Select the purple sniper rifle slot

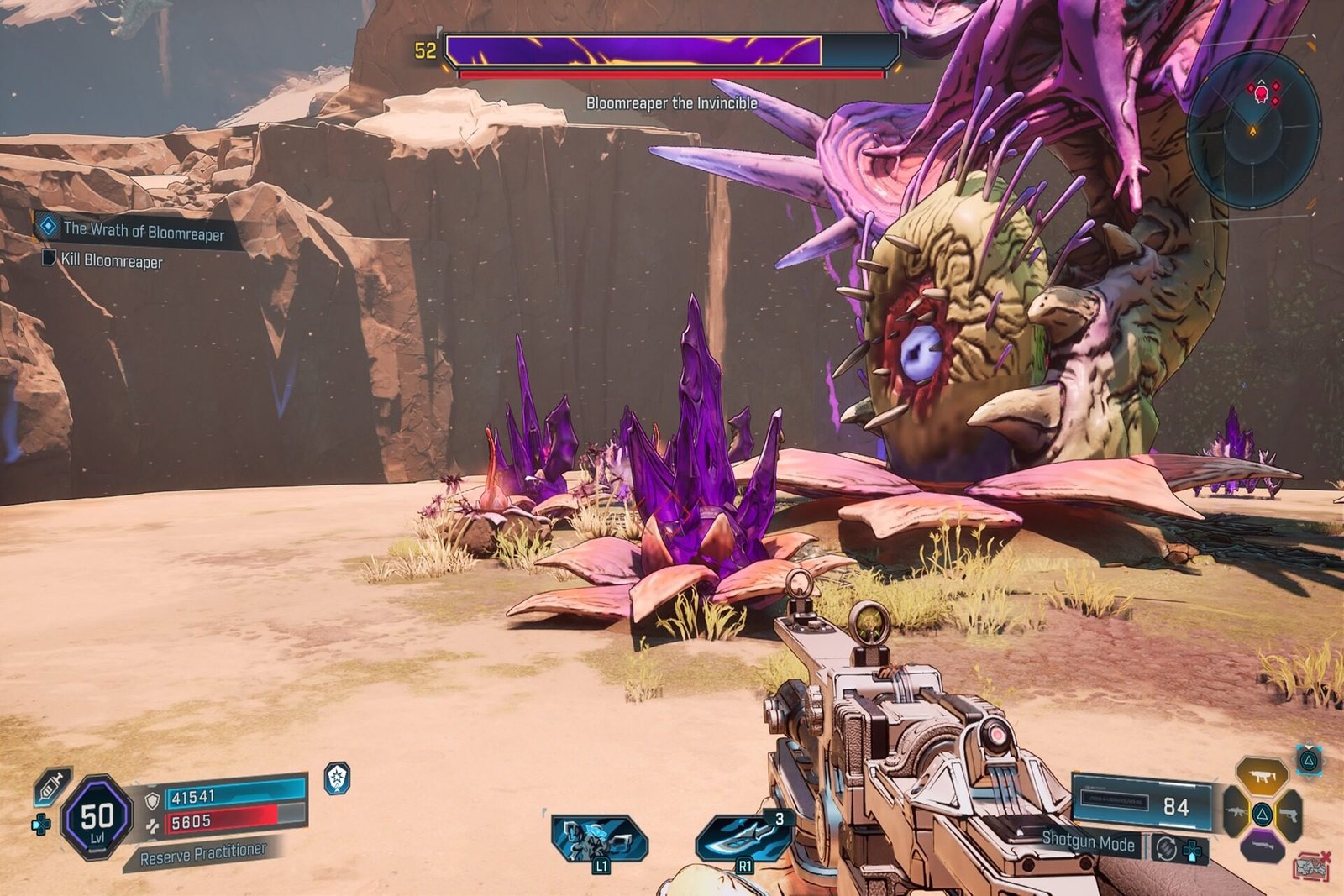tap(1263, 846)
